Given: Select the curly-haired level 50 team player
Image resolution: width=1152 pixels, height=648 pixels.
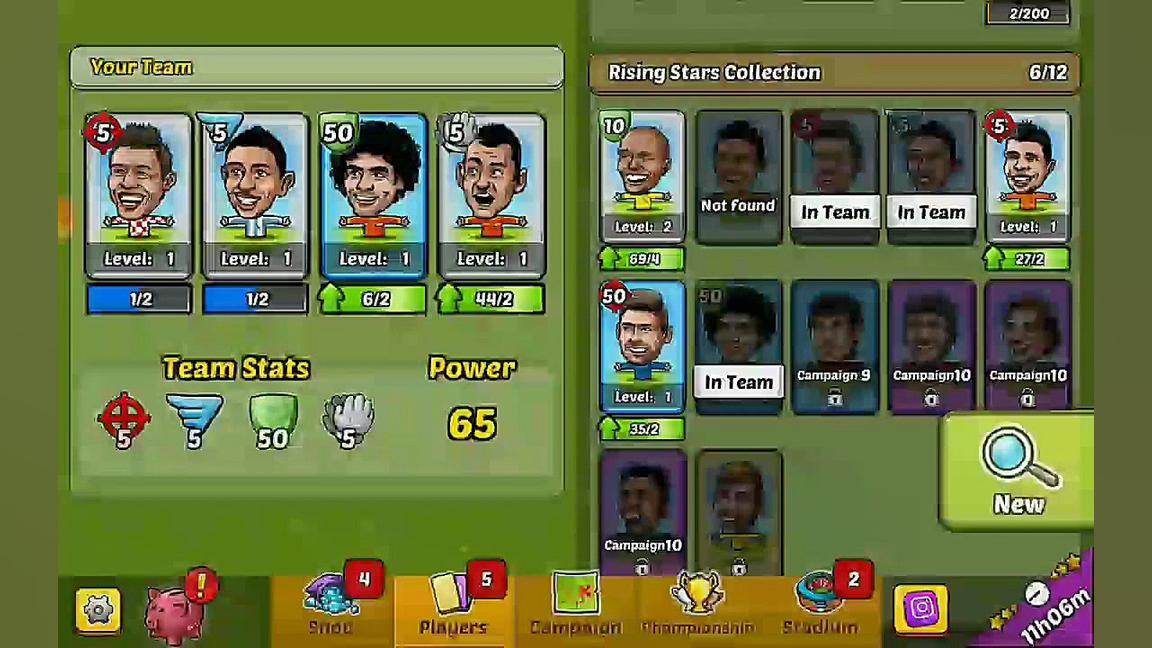Looking at the screenshot, I should (x=373, y=195).
